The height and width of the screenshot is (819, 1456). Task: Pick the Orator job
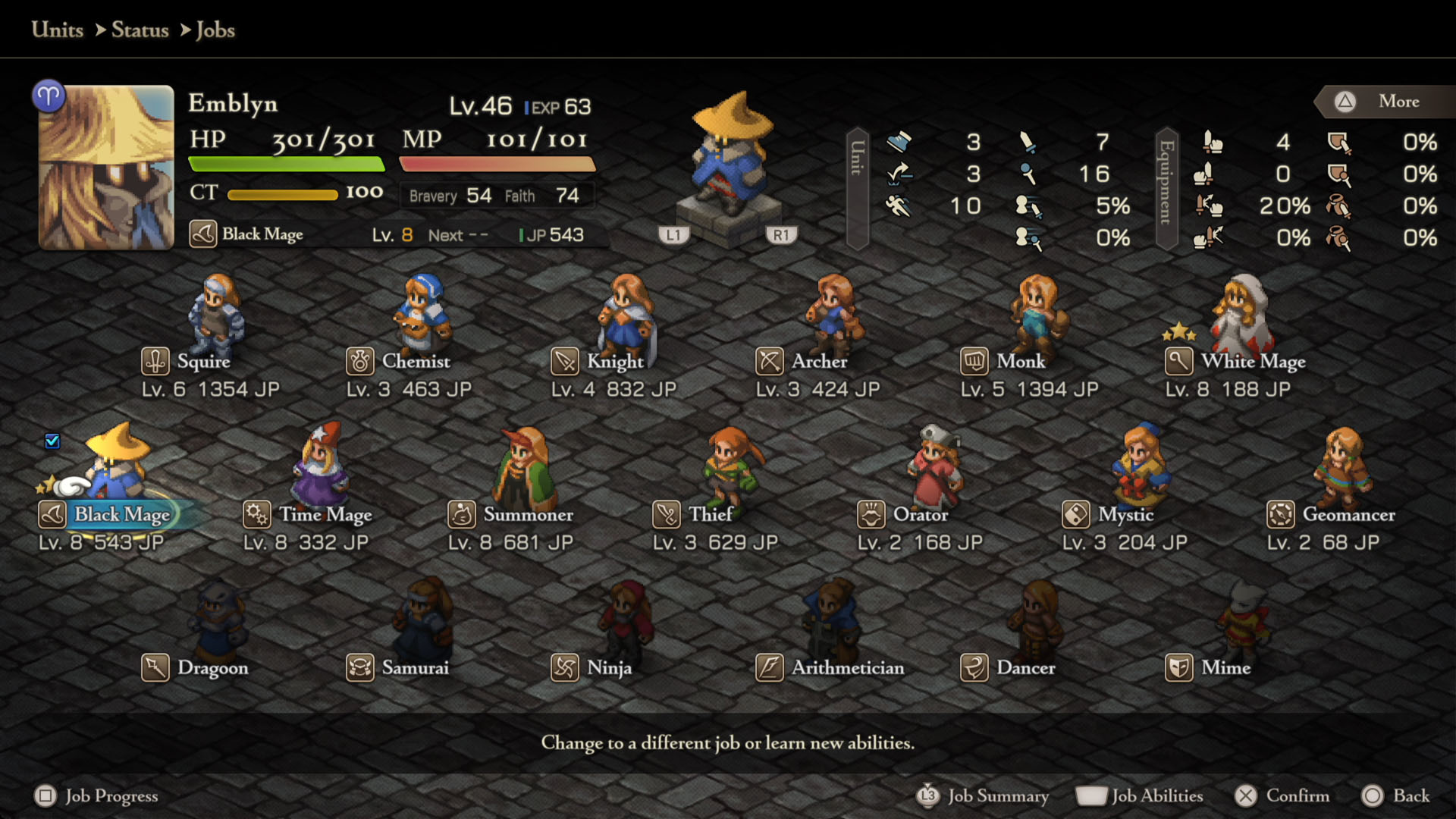(920, 515)
